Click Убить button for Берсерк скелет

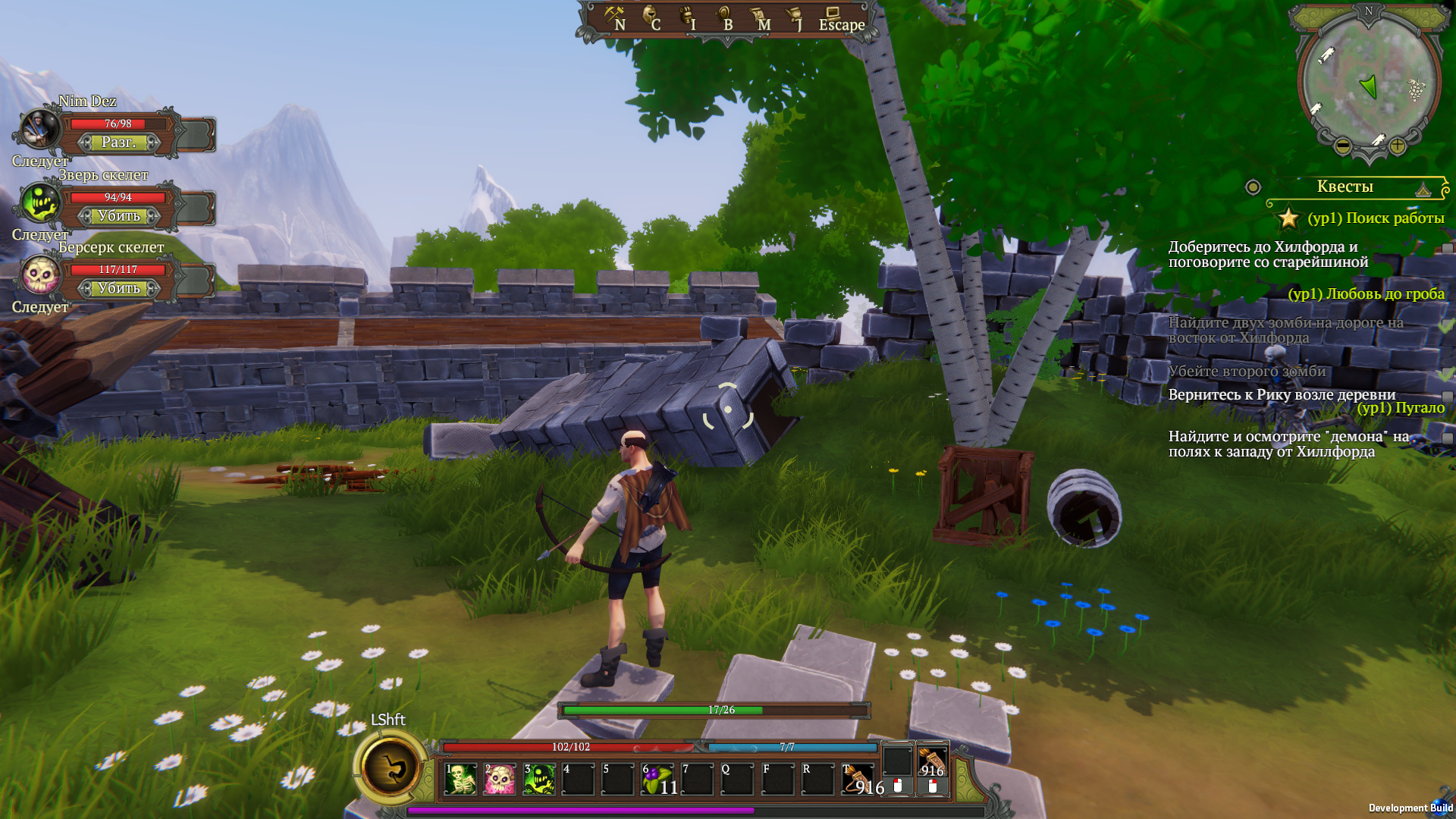pyautogui.click(x=119, y=288)
